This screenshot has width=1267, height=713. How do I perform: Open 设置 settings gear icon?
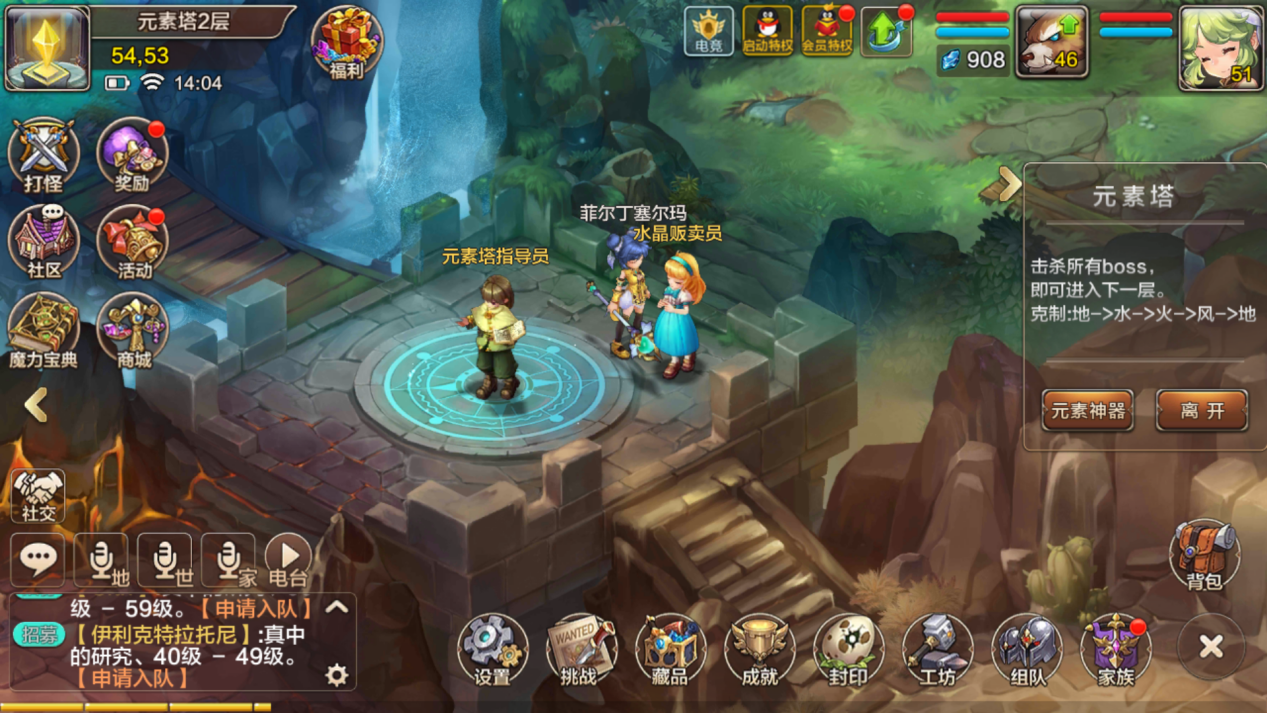tap(493, 648)
